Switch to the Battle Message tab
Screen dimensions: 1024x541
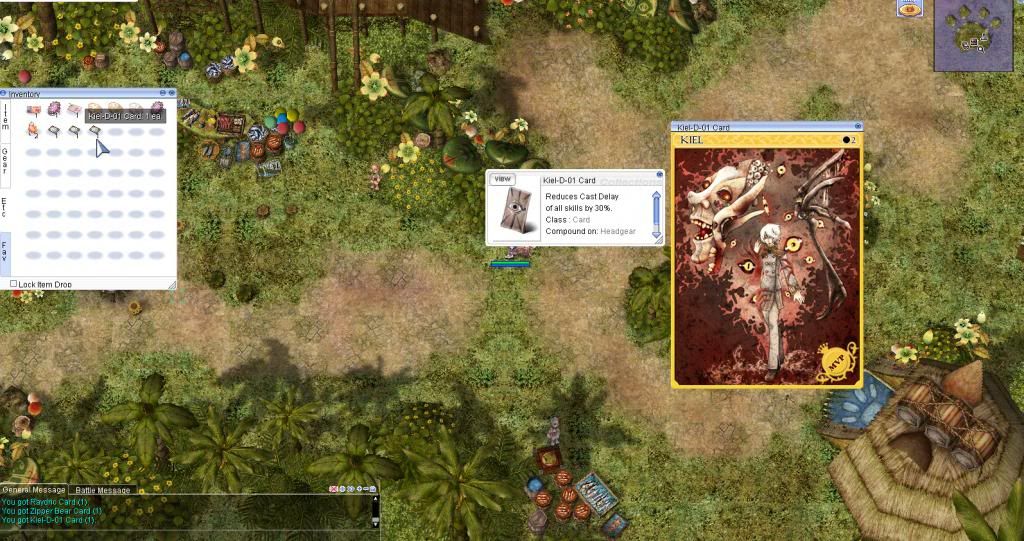click(103, 490)
